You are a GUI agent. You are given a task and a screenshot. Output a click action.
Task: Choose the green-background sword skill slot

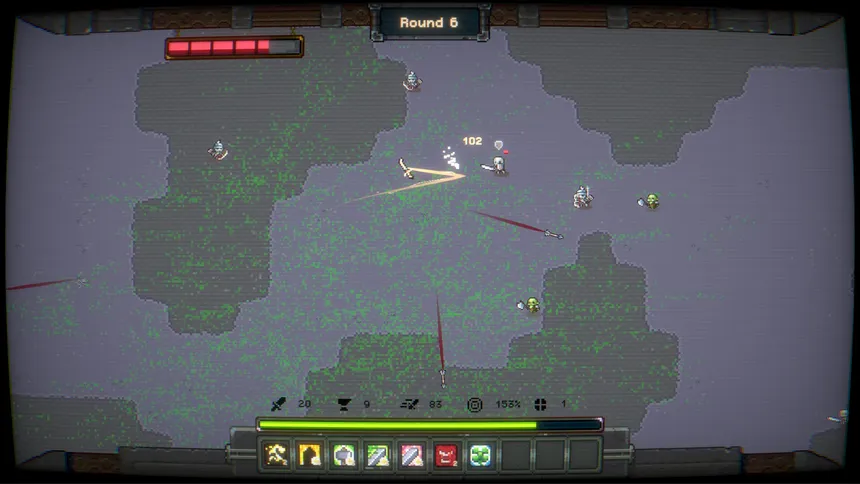(x=378, y=456)
